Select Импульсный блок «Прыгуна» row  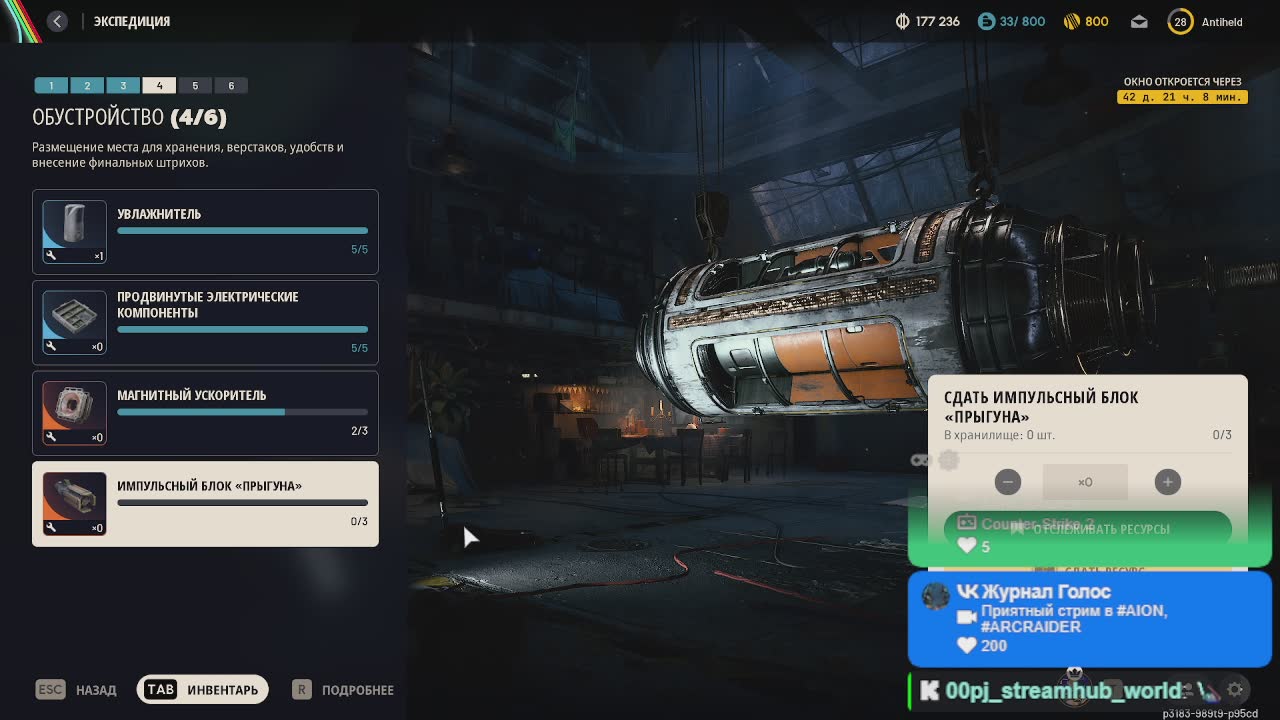click(205, 504)
